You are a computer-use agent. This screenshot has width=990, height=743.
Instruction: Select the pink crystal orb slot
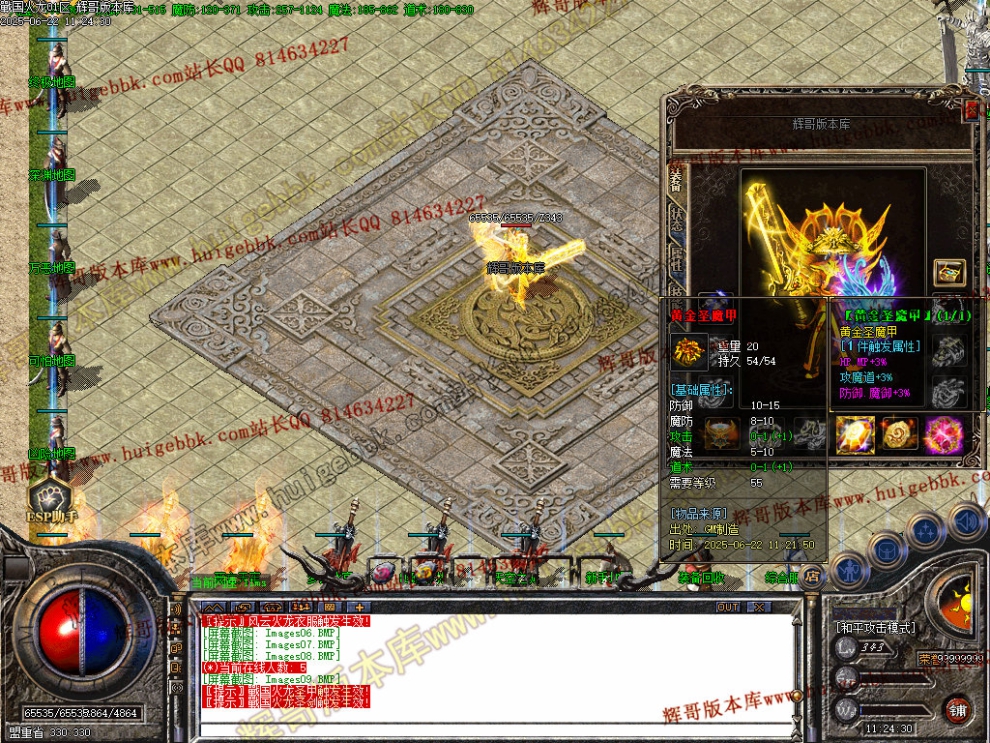point(942,435)
